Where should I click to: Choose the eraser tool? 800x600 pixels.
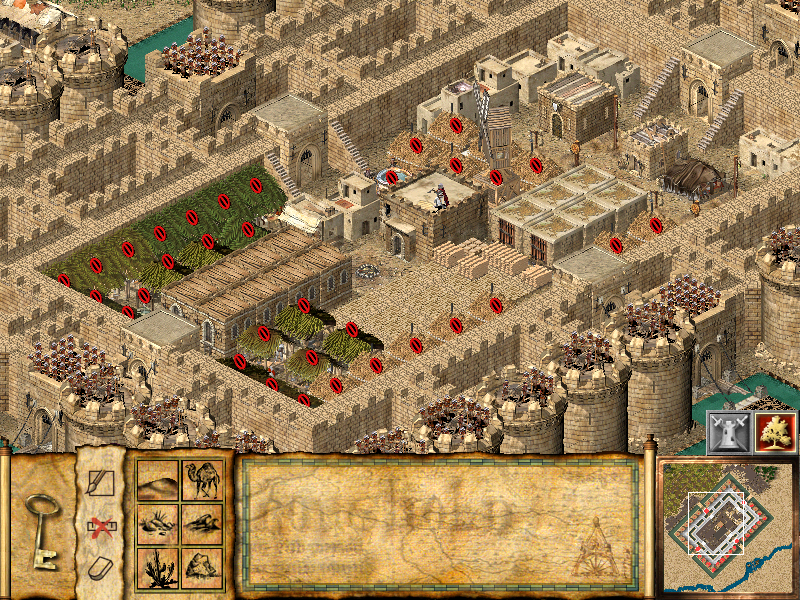101,567
